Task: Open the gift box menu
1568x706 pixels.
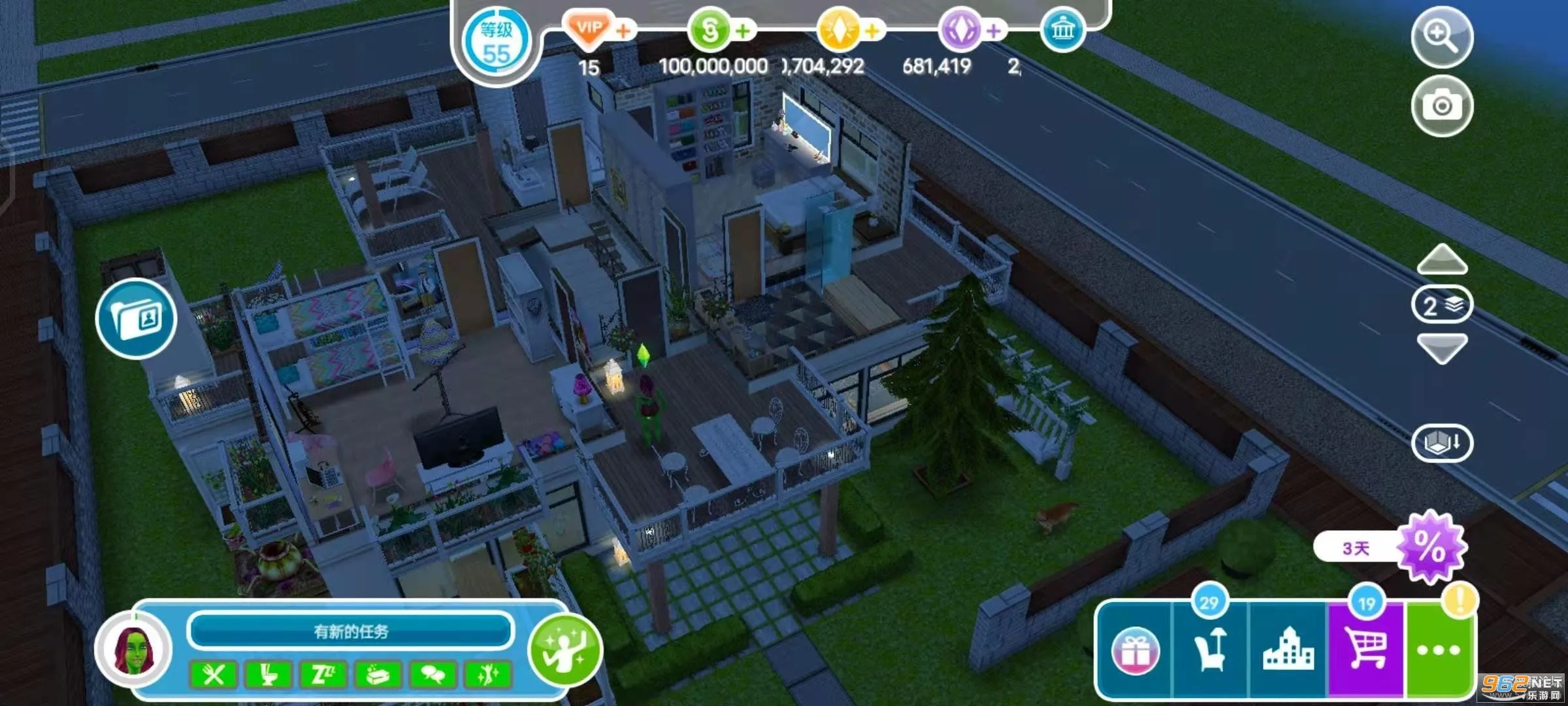Action: click(1135, 651)
